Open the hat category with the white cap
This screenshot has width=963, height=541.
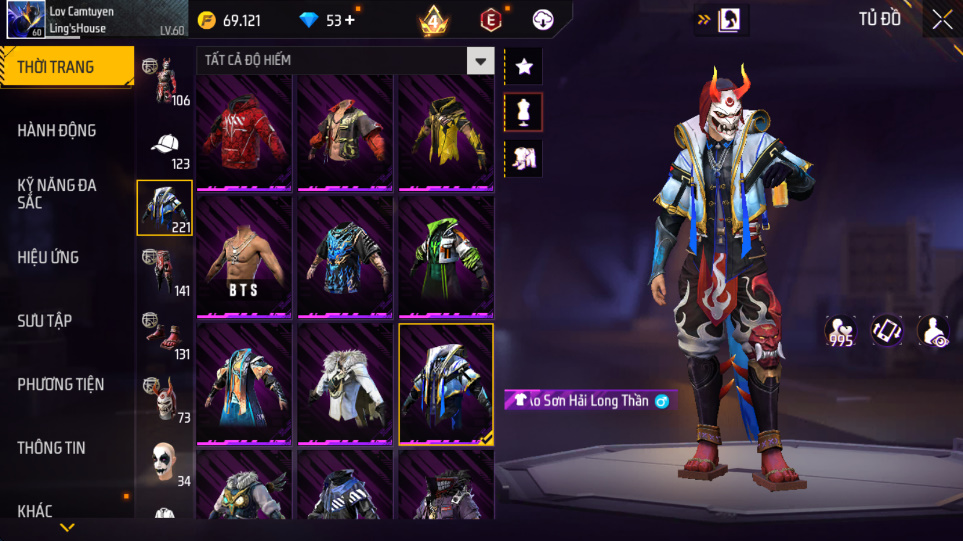(x=165, y=146)
